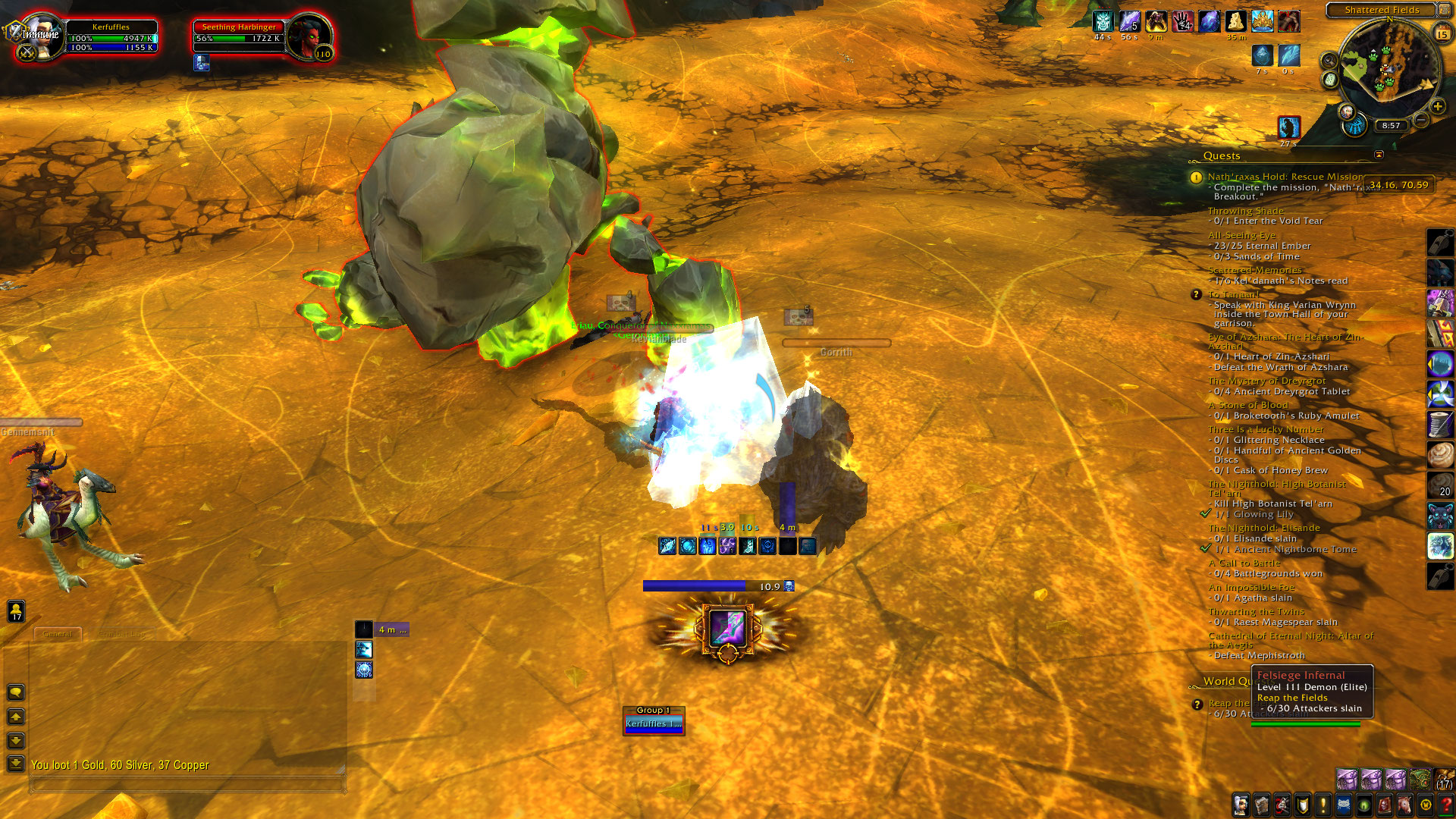Select the To Tanaan! quest in tracker
The width and height of the screenshot is (1456, 819).
click(x=1234, y=295)
